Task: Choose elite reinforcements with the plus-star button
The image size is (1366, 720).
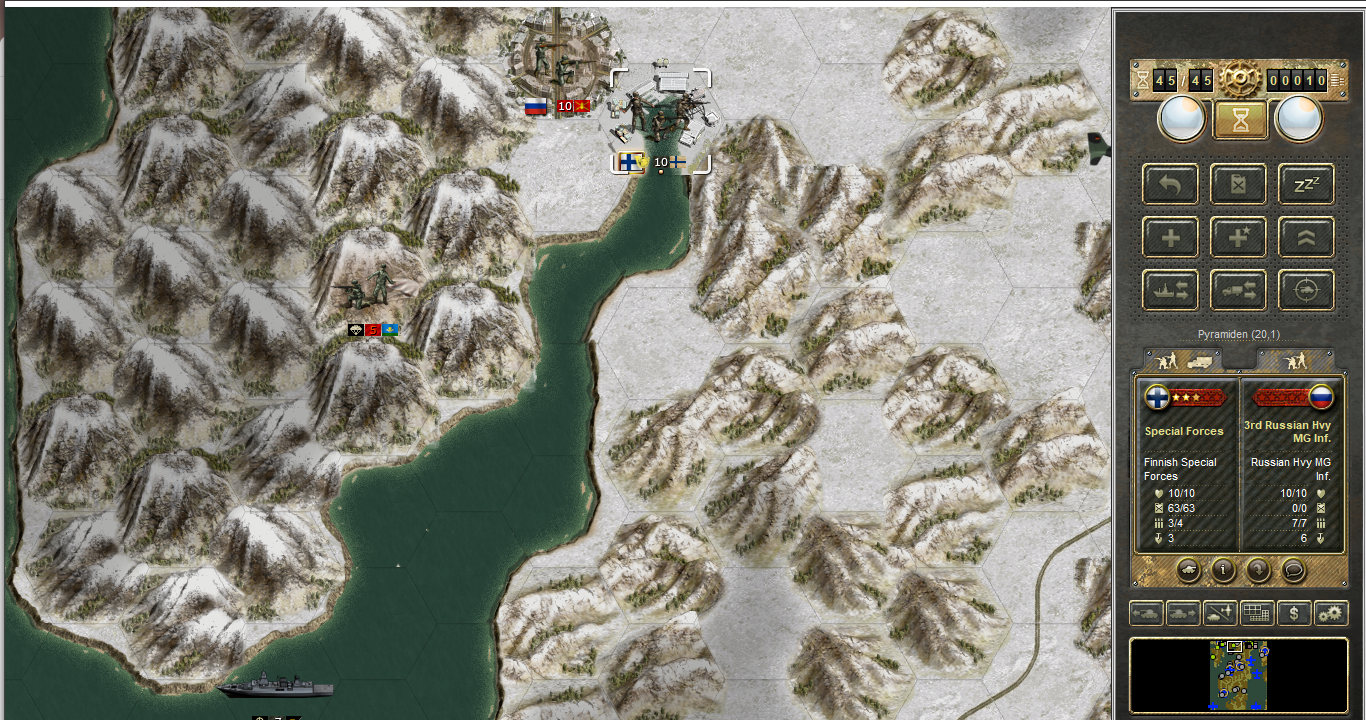Action: tap(1239, 237)
